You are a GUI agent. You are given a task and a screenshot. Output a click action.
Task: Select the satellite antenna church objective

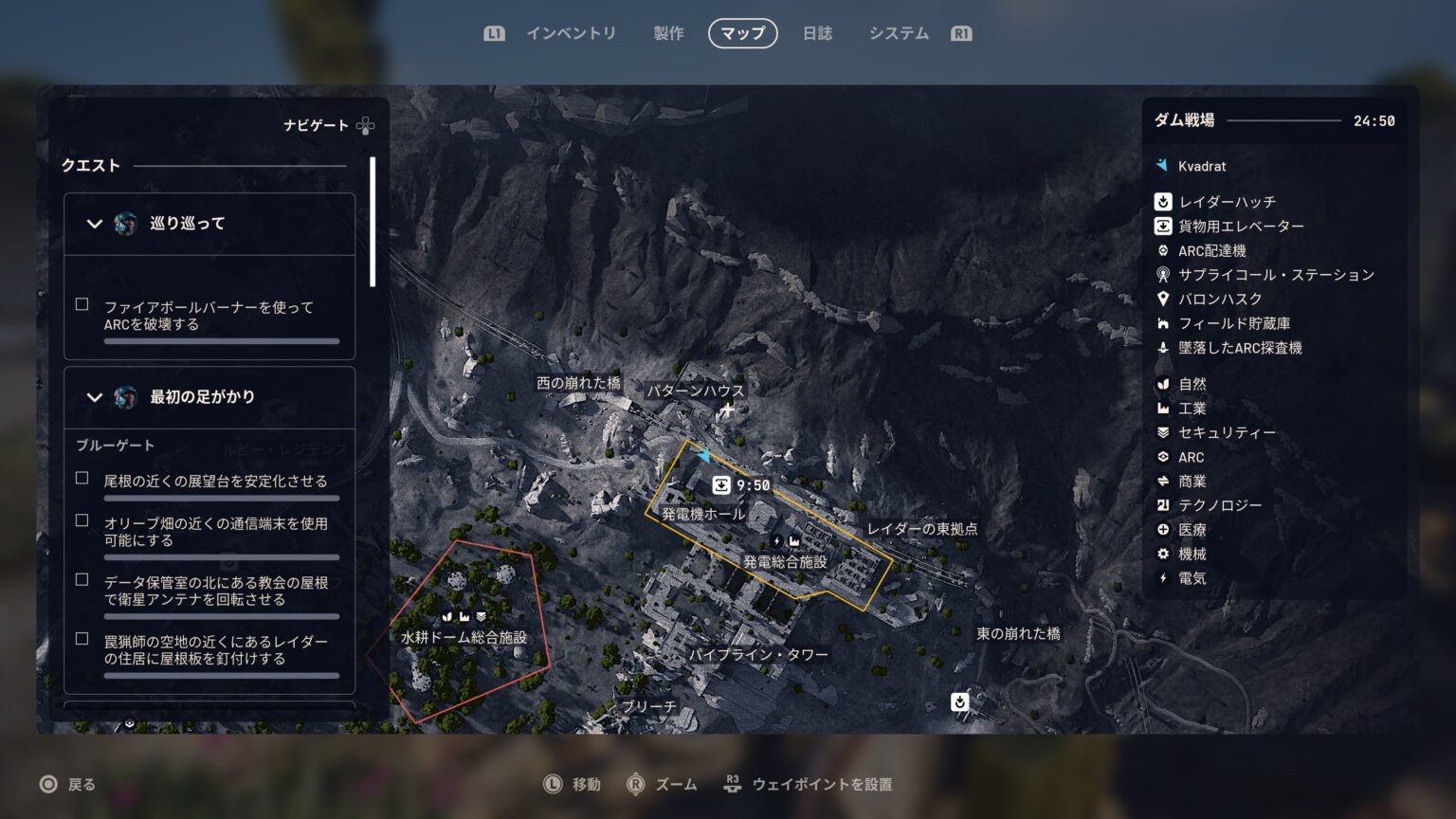pyautogui.click(x=215, y=591)
